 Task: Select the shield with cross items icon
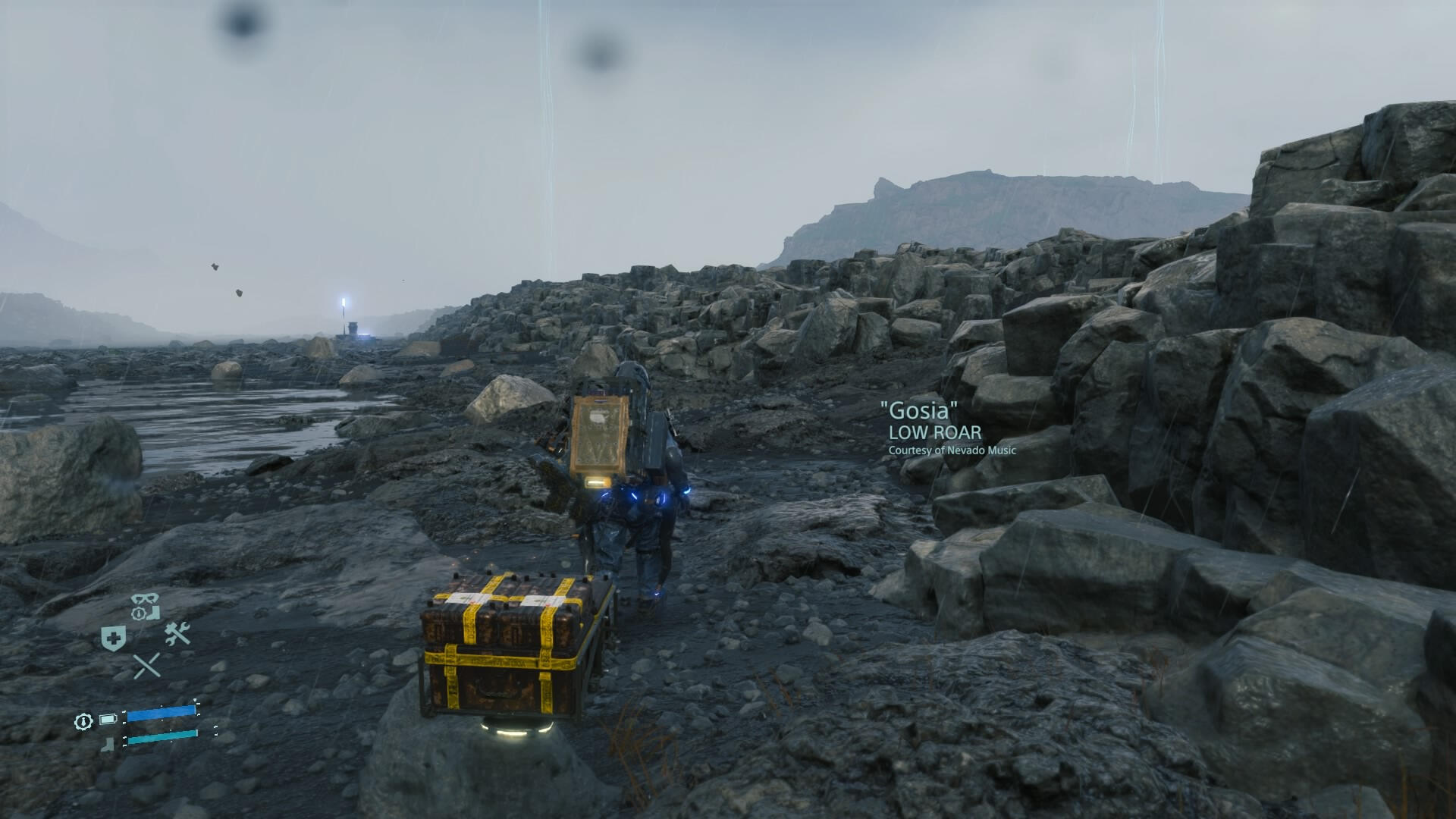113,639
